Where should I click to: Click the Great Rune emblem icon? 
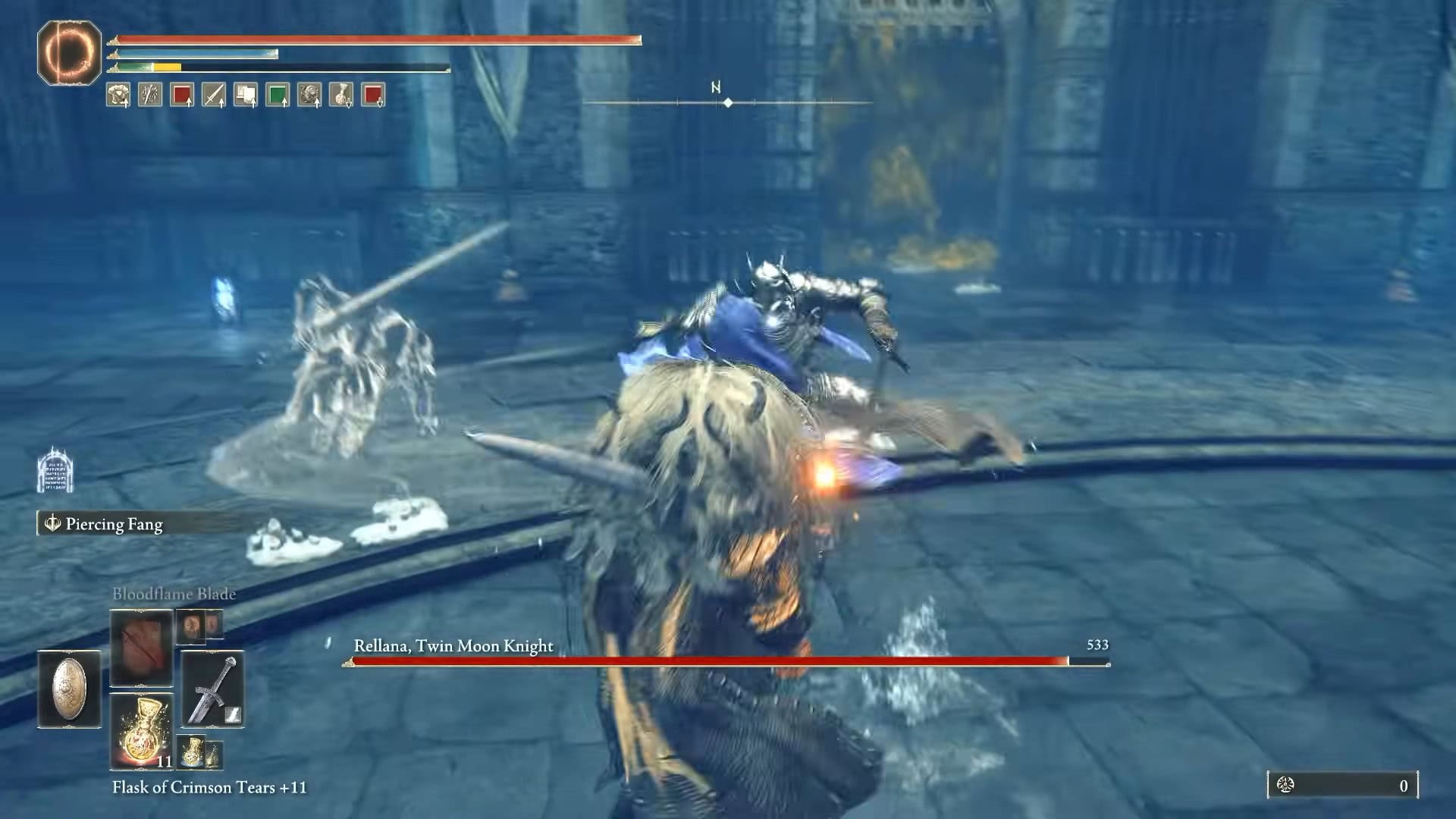[x=69, y=52]
